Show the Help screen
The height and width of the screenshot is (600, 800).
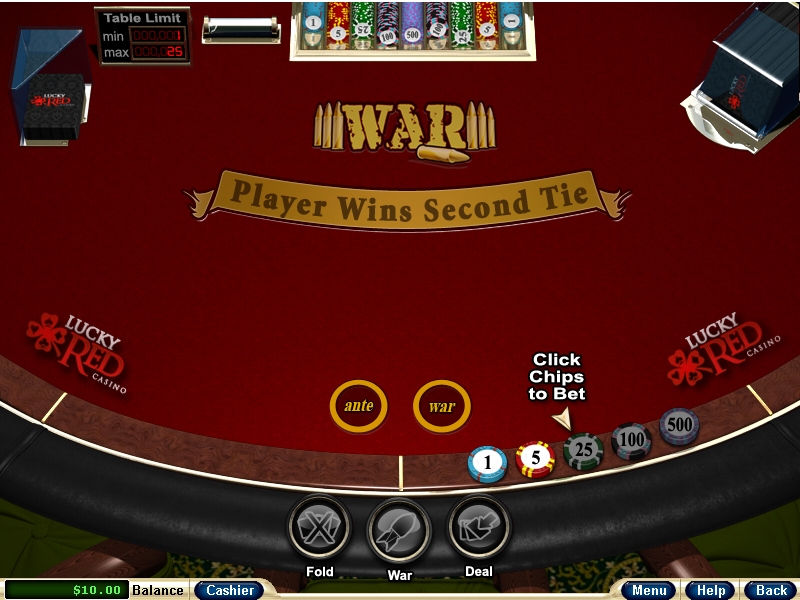click(x=711, y=590)
